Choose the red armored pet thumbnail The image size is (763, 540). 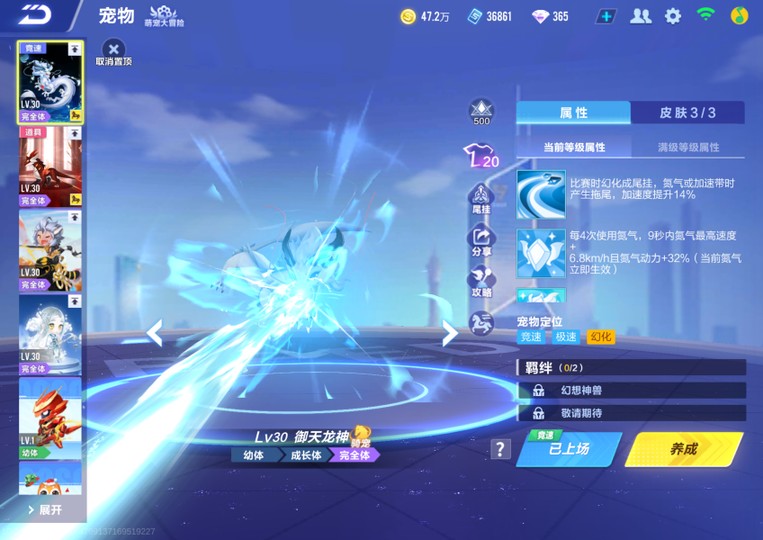click(50, 165)
